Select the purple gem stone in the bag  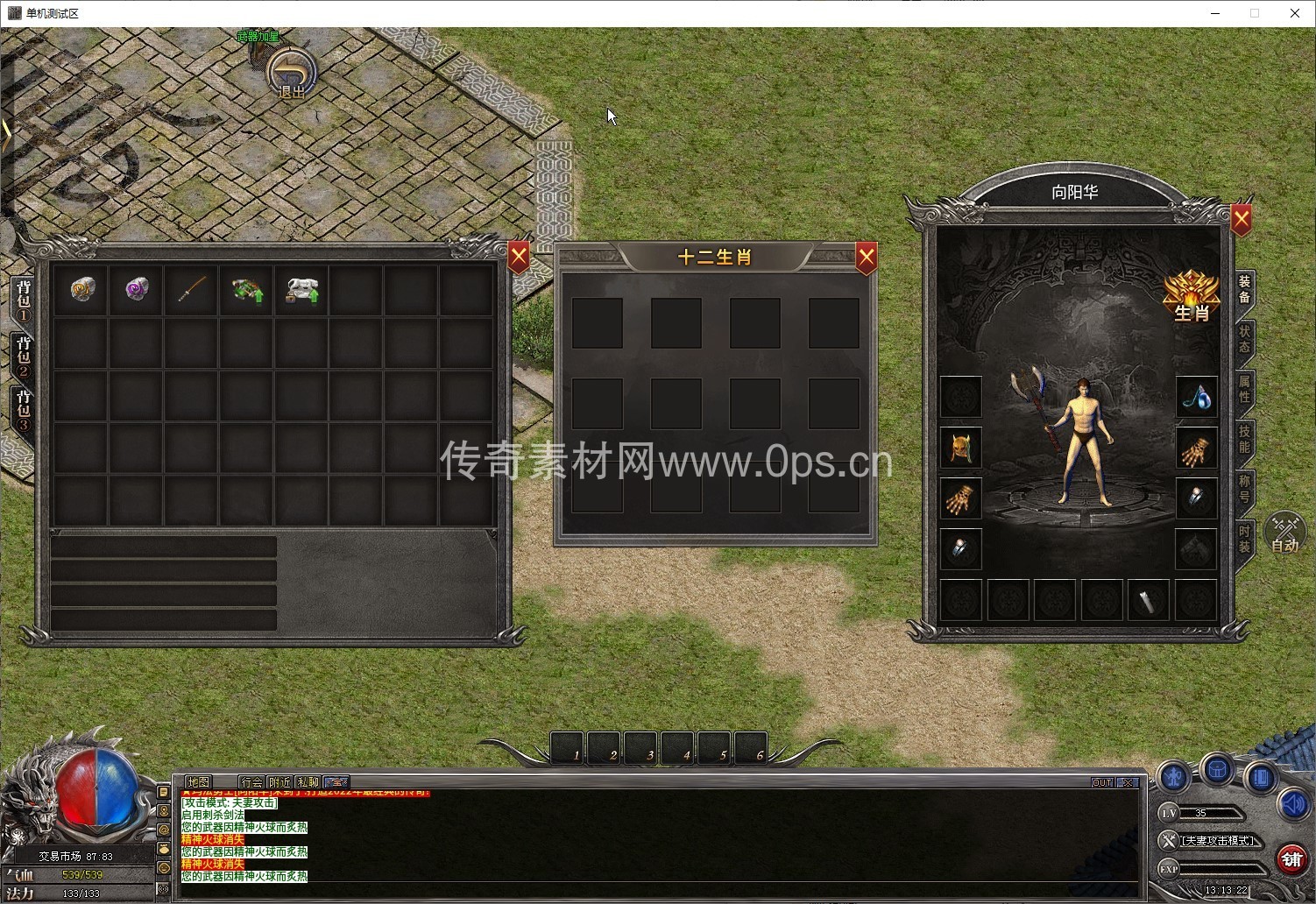(137, 289)
